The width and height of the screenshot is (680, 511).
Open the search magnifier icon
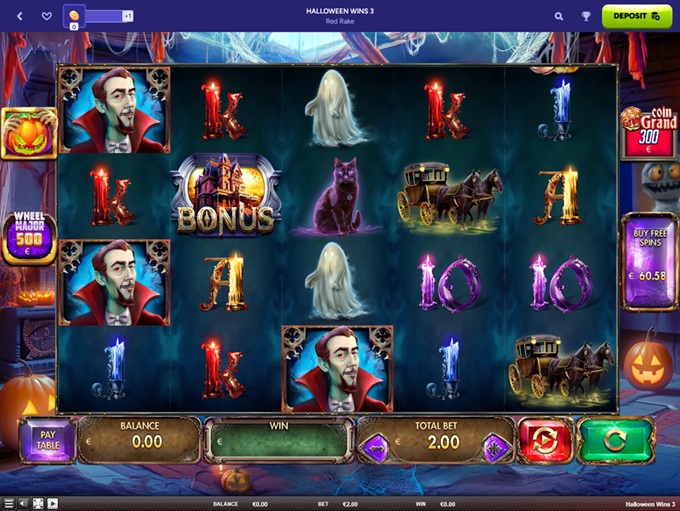(559, 16)
